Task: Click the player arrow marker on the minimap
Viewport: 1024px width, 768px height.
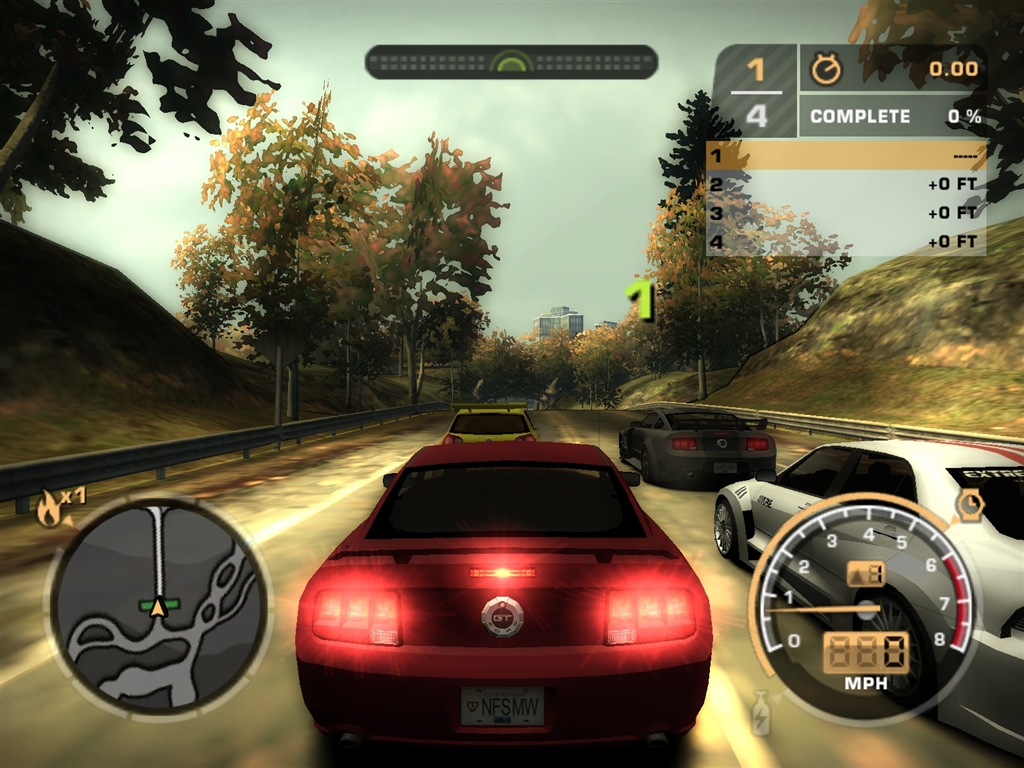Action: [157, 606]
